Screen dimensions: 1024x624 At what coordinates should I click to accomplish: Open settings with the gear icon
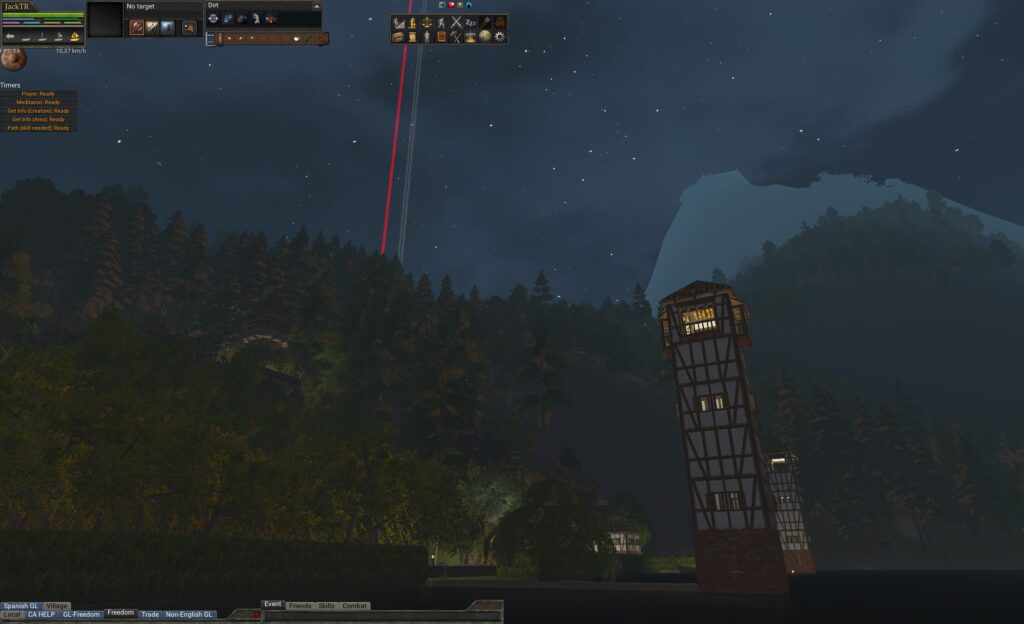(x=499, y=36)
